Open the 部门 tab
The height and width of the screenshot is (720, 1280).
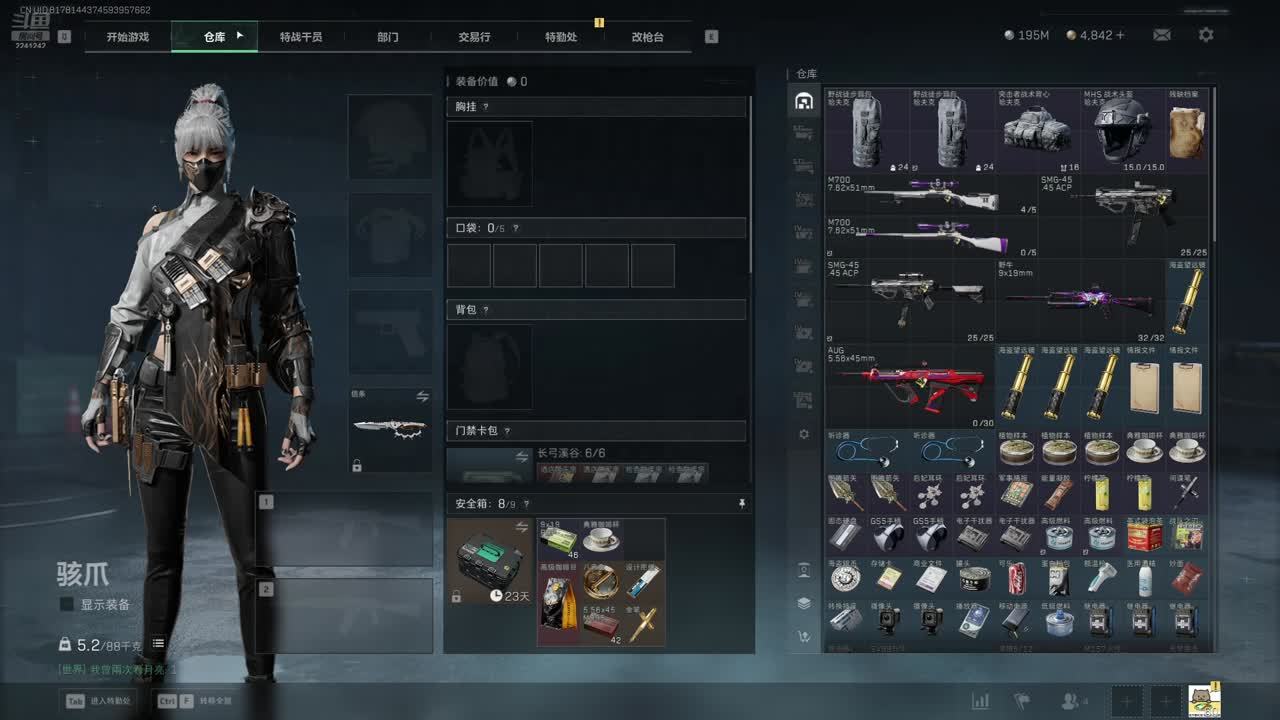click(x=388, y=37)
